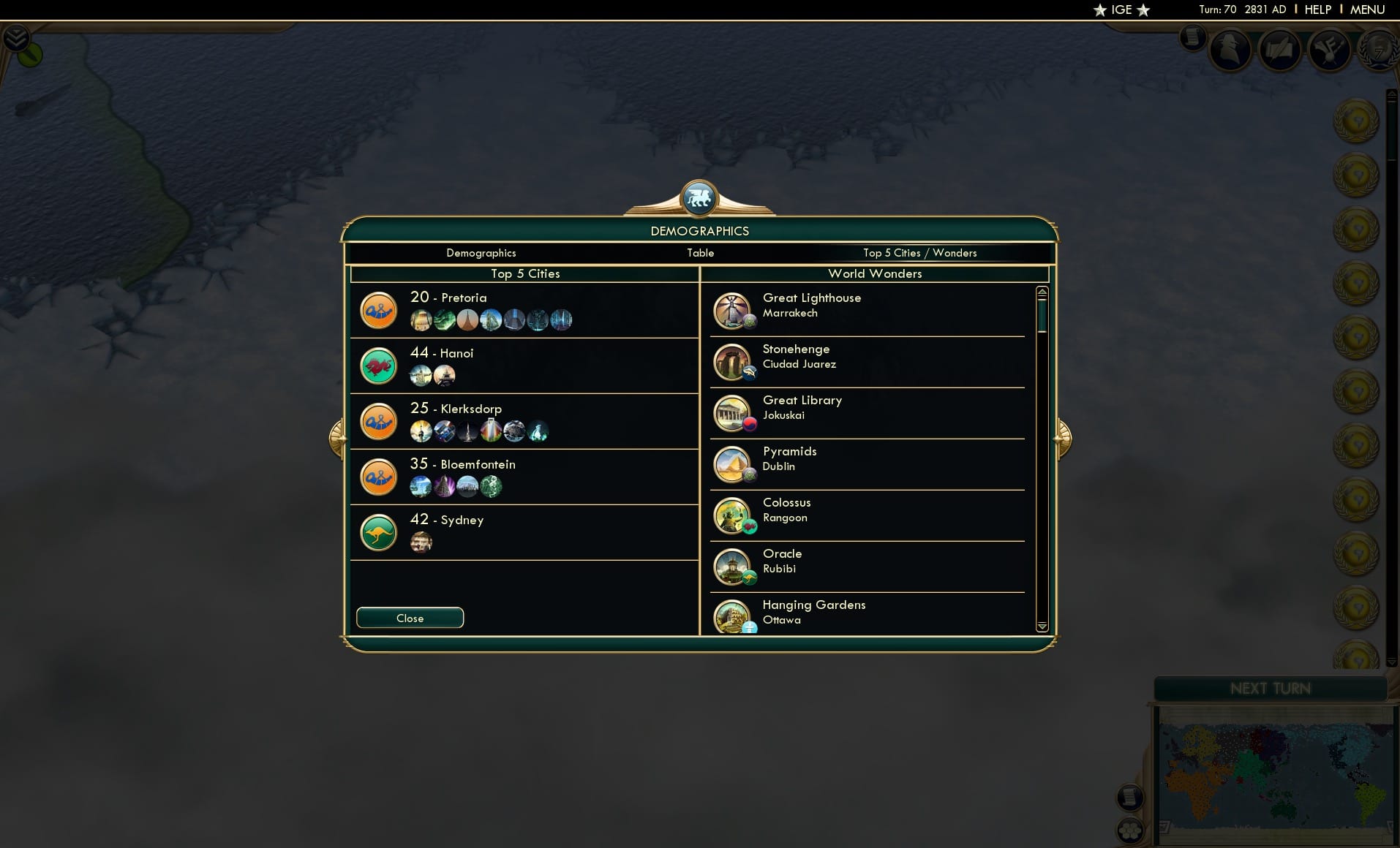
Task: Click the number 7 laurel medal icon
Action: (x=1380, y=53)
